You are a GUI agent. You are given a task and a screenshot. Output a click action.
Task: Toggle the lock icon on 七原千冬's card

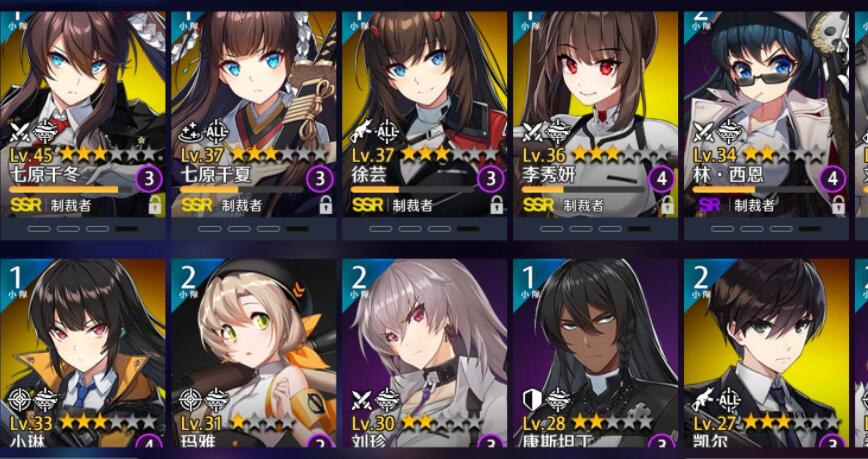pos(155,205)
